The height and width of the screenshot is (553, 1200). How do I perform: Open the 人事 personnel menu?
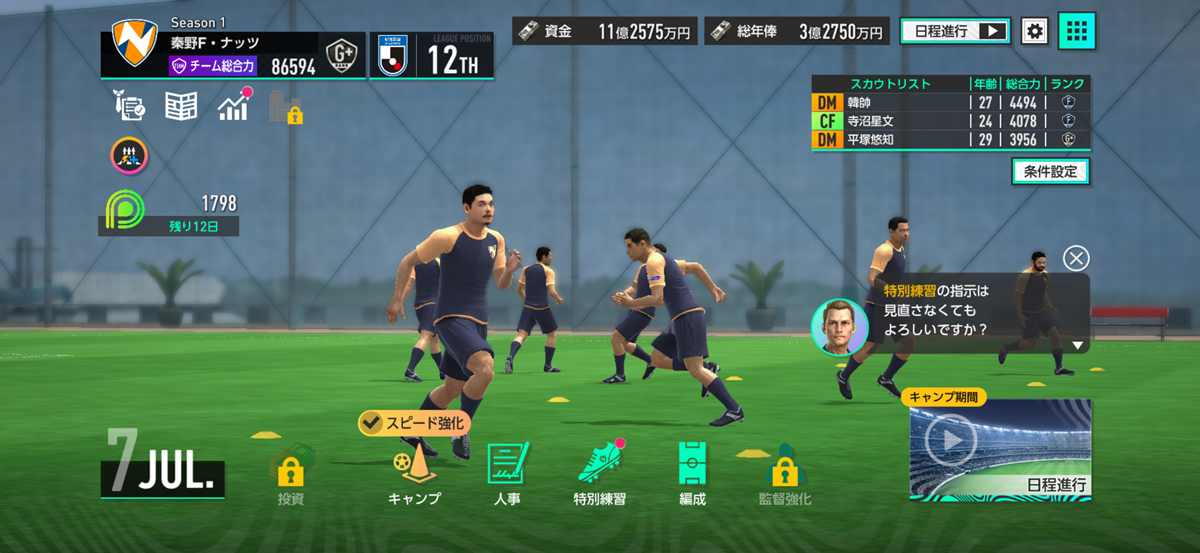507,474
